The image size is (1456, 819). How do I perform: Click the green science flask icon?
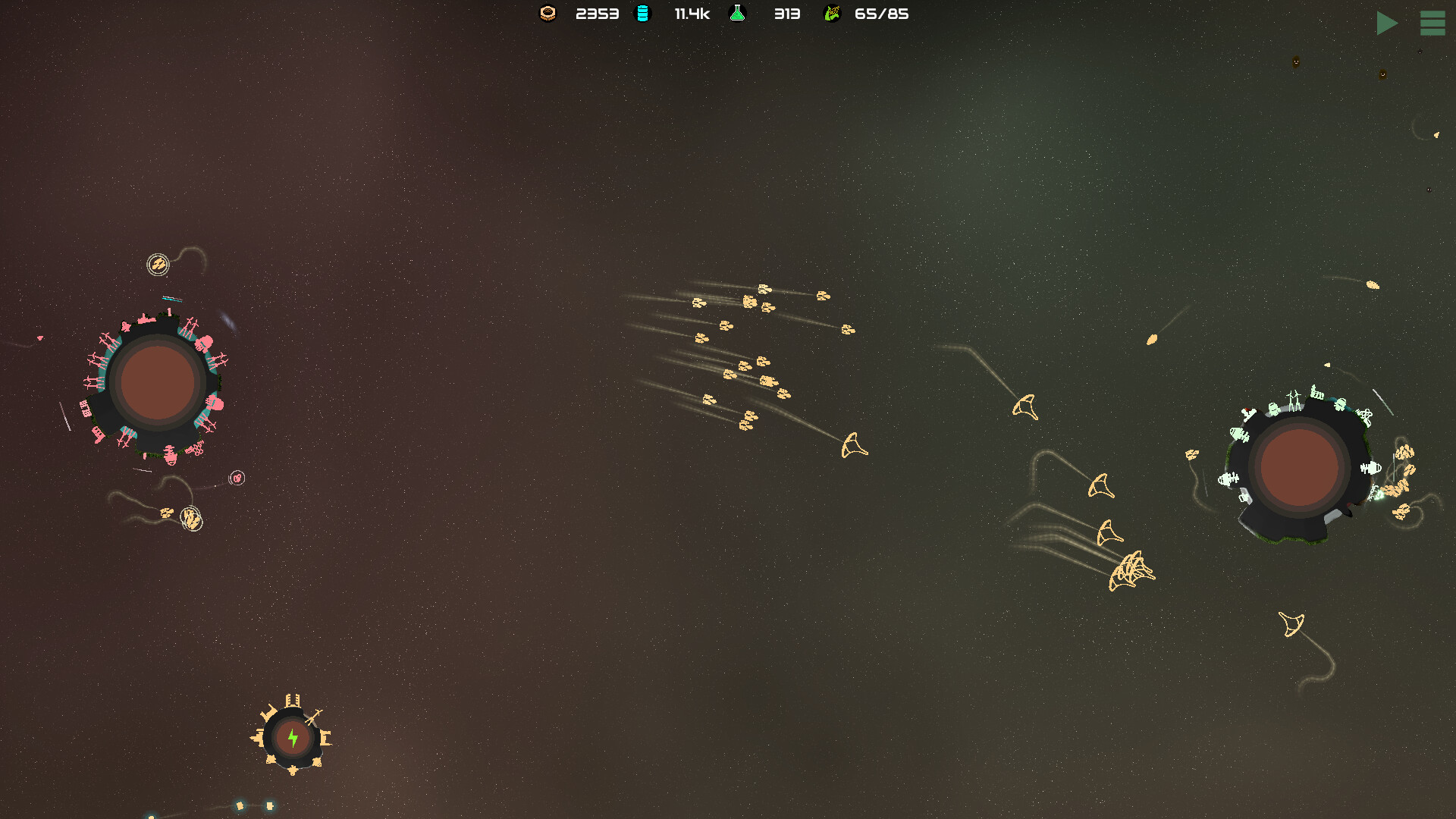tap(737, 13)
